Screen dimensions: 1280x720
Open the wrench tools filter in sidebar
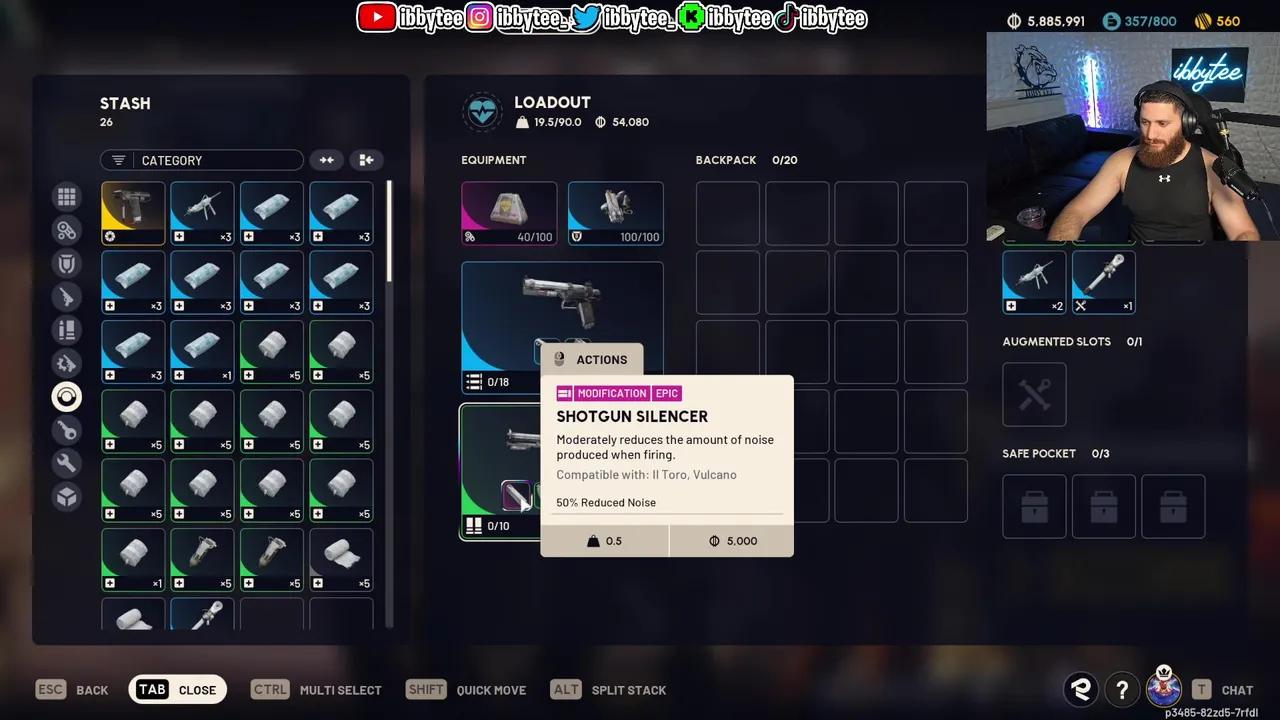click(x=66, y=463)
